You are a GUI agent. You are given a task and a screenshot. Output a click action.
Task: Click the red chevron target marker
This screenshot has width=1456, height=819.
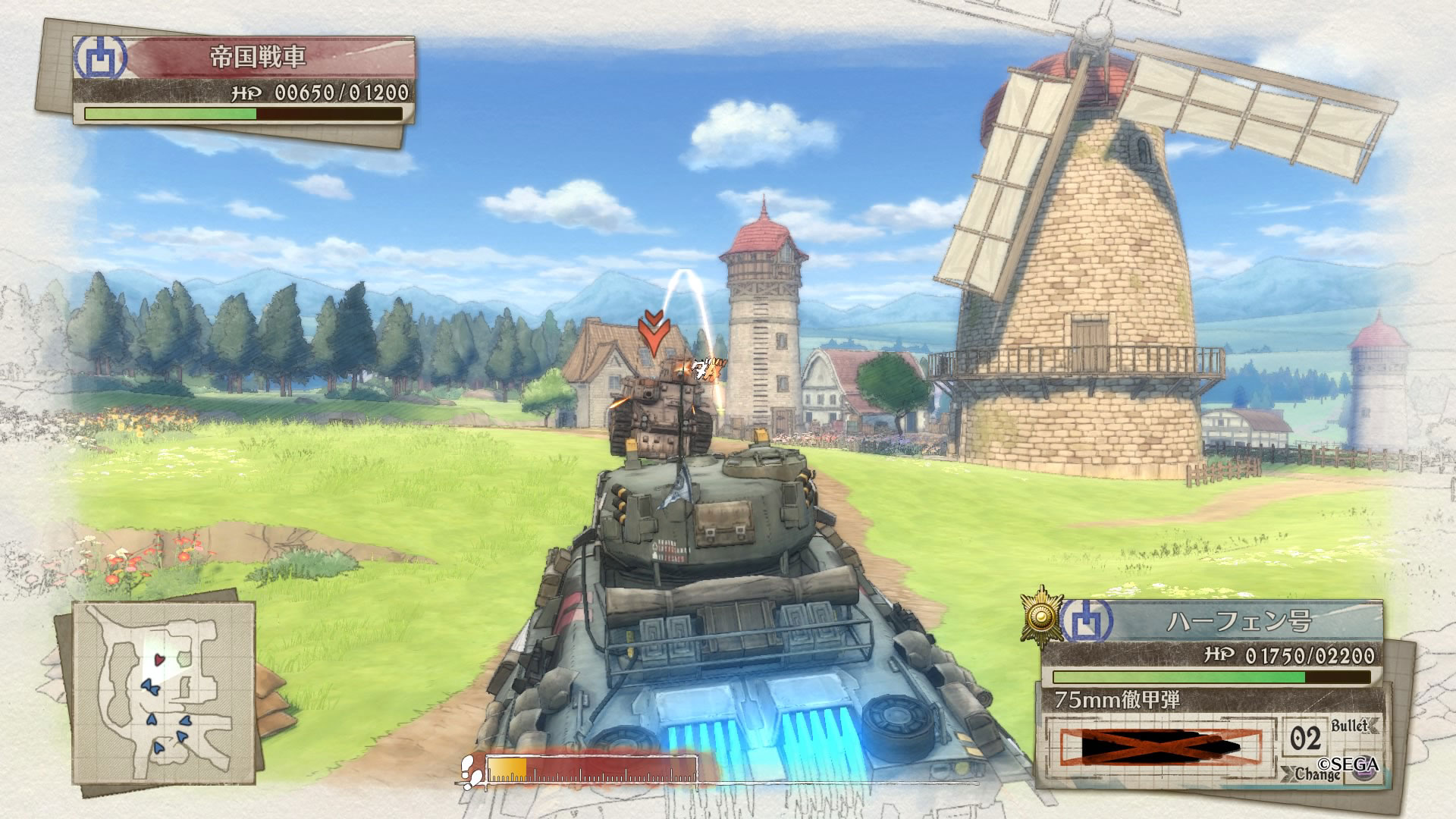[651, 334]
